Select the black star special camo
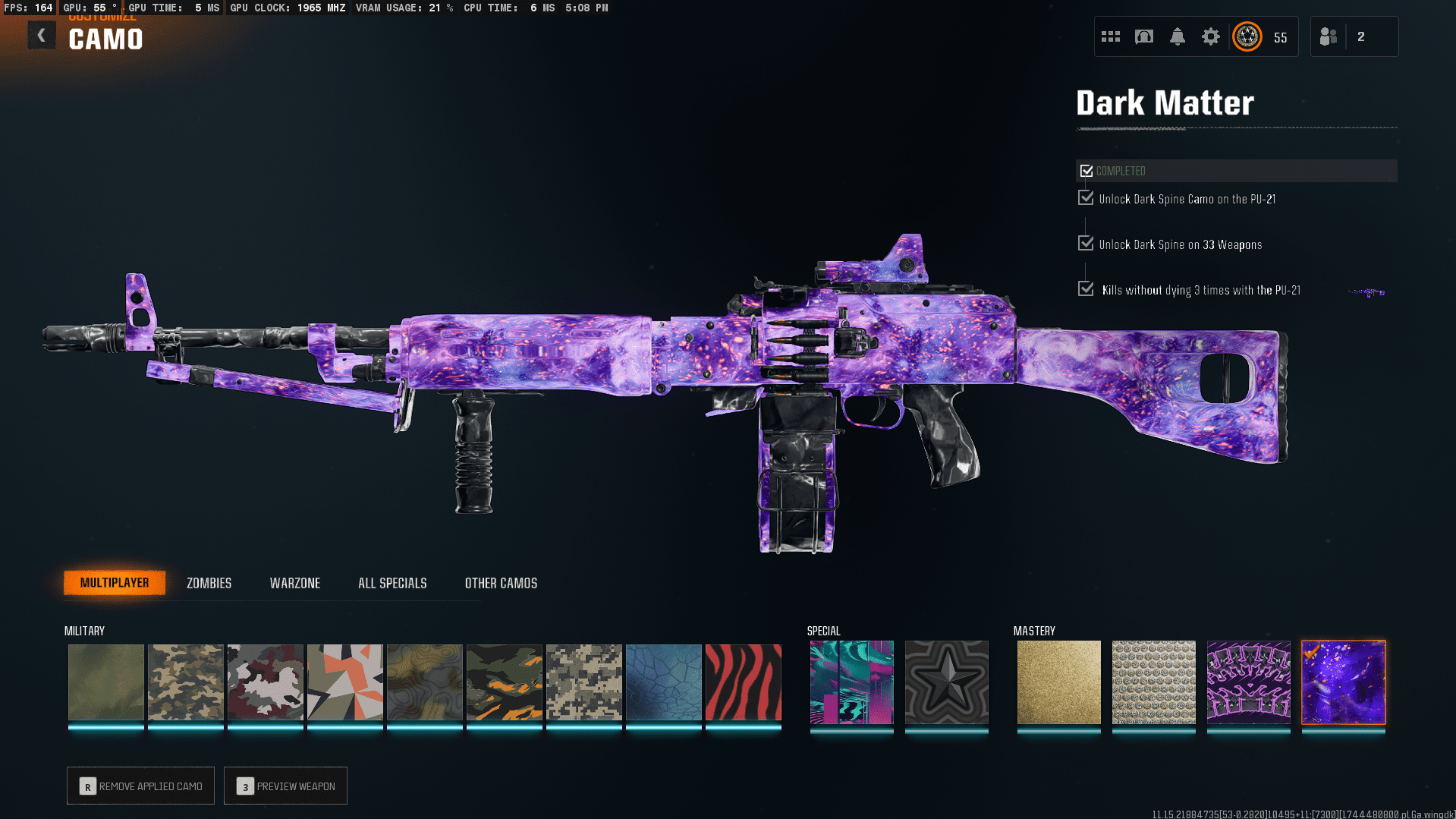 946,682
